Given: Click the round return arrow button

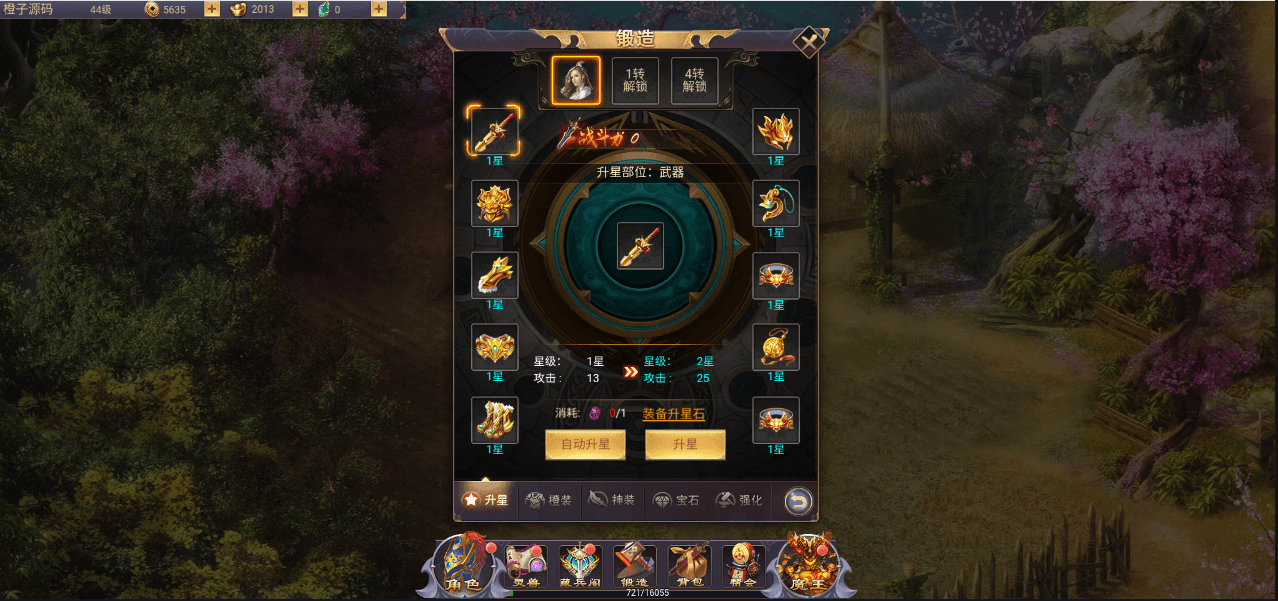Looking at the screenshot, I should [798, 499].
